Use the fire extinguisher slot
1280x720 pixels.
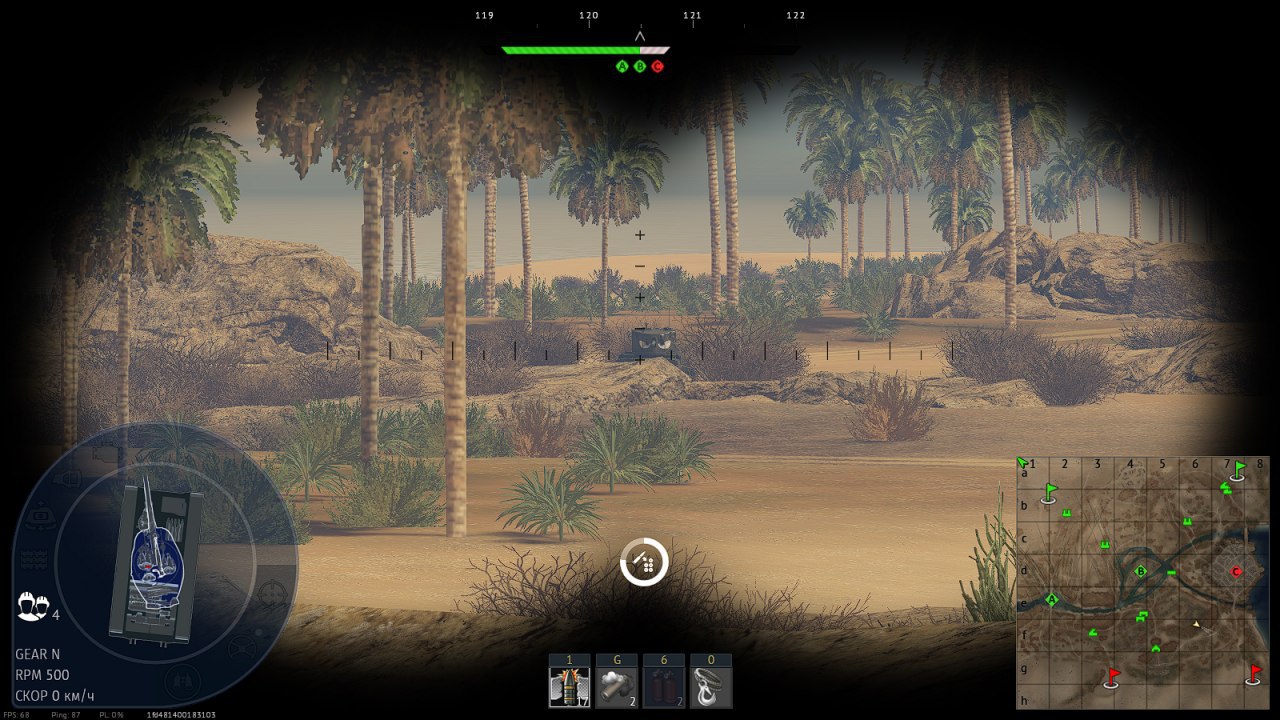click(663, 687)
